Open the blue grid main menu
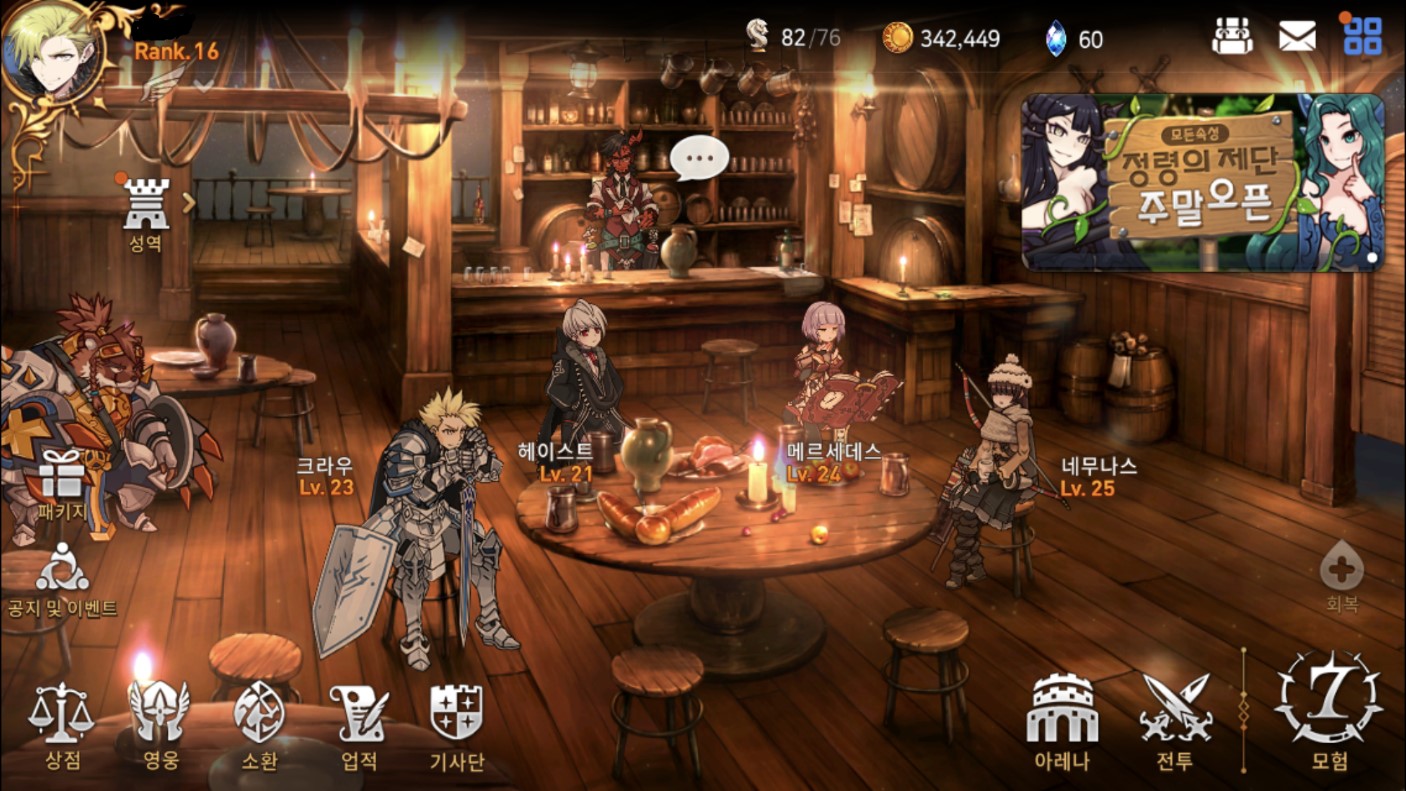 [1362, 37]
